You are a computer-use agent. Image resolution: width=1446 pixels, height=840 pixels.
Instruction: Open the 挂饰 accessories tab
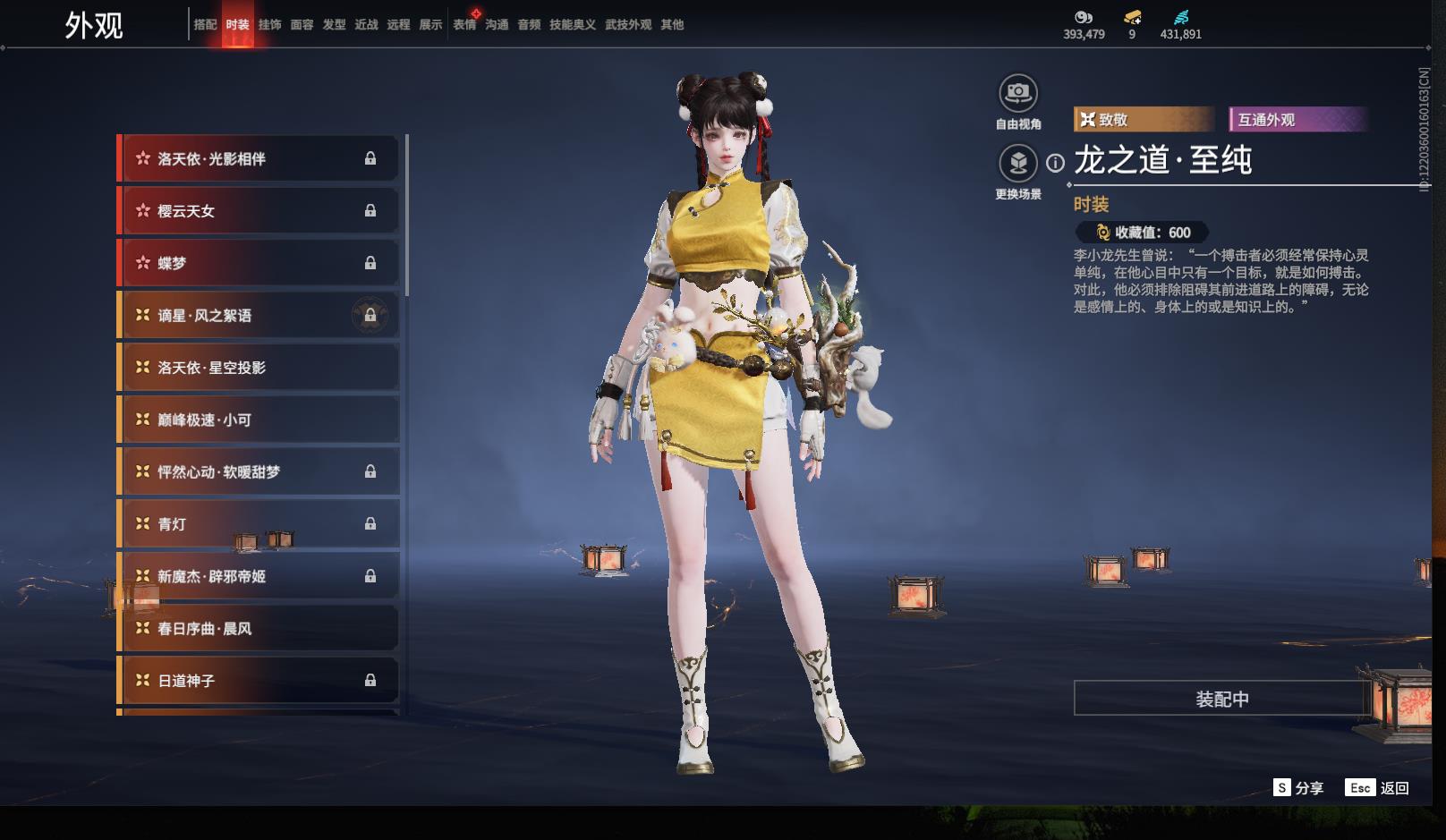click(x=269, y=25)
